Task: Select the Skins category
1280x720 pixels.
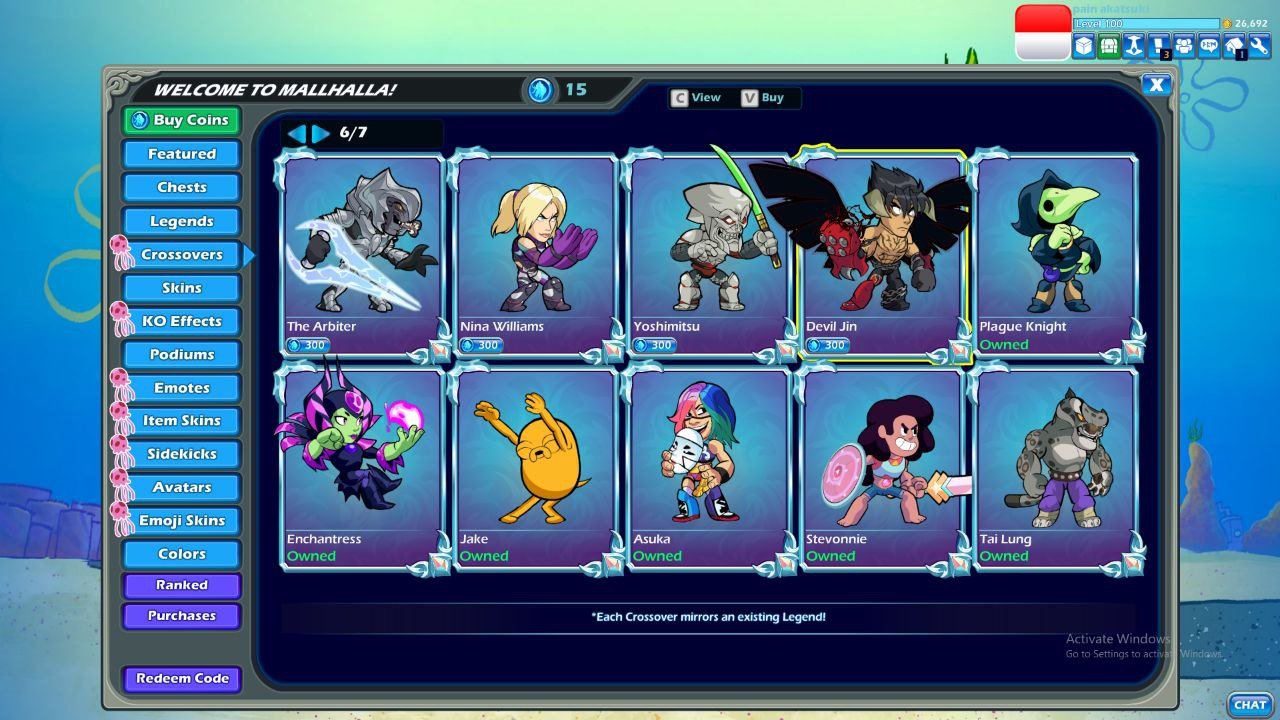Action: (181, 288)
